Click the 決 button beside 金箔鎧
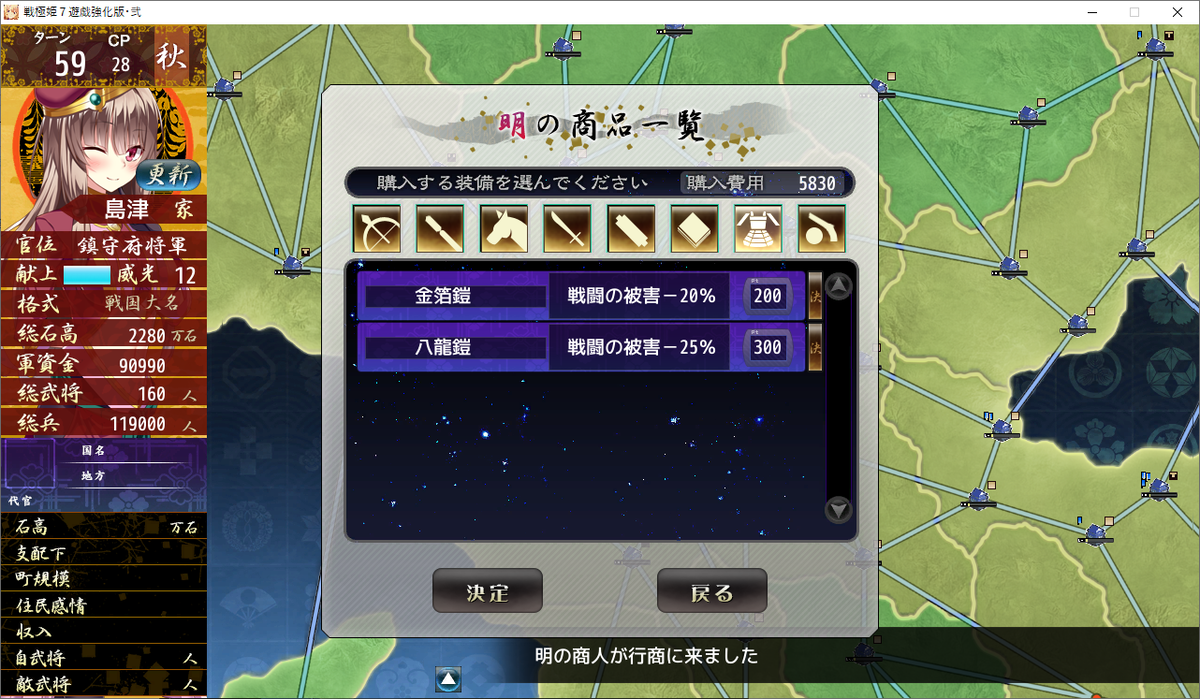The width and height of the screenshot is (1200, 699). [815, 296]
